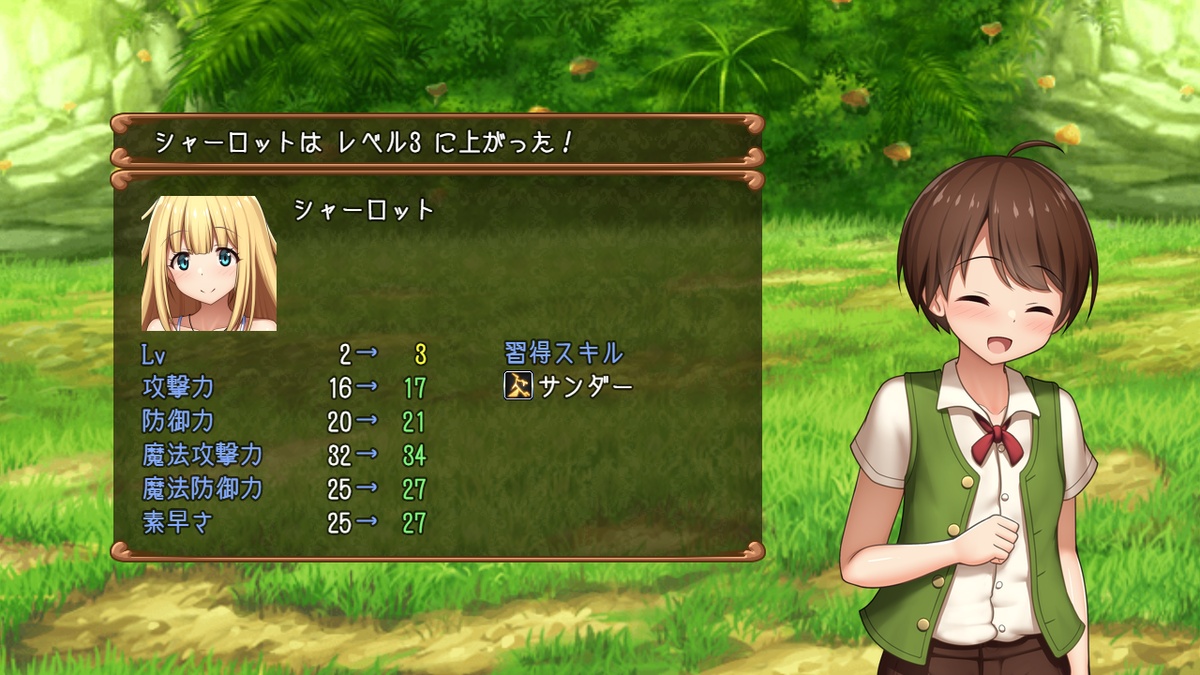Click the level-up message banner to continue
This screenshot has height=675, width=1200.
click(x=437, y=142)
